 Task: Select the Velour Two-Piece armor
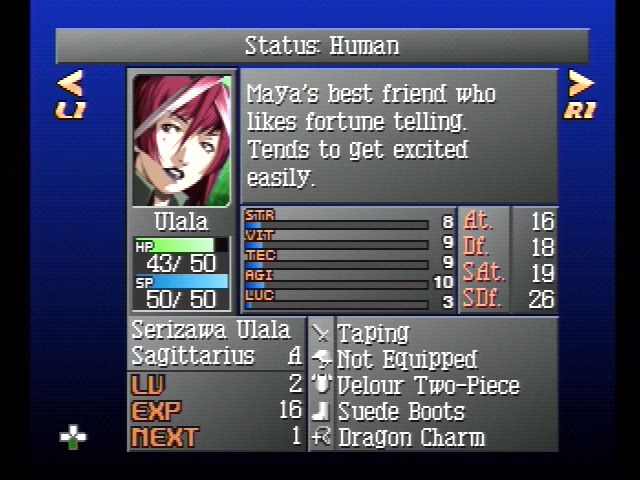pos(428,385)
